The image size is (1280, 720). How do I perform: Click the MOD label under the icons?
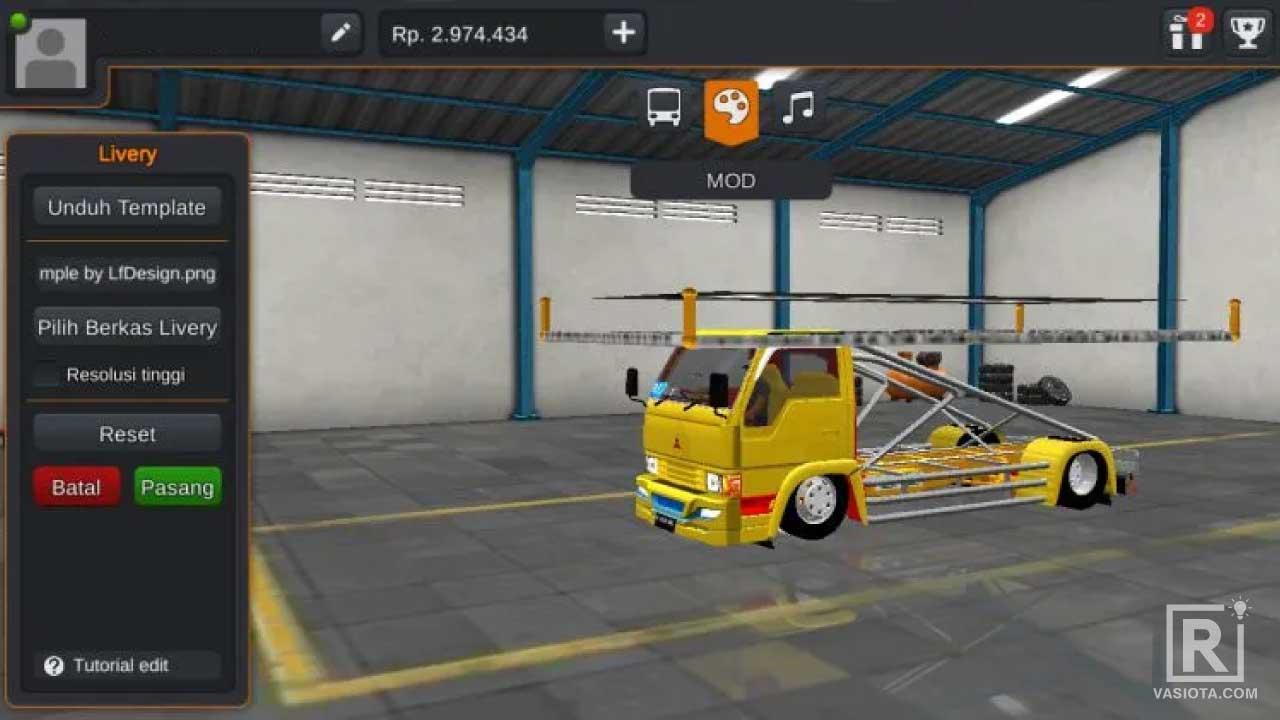(732, 181)
